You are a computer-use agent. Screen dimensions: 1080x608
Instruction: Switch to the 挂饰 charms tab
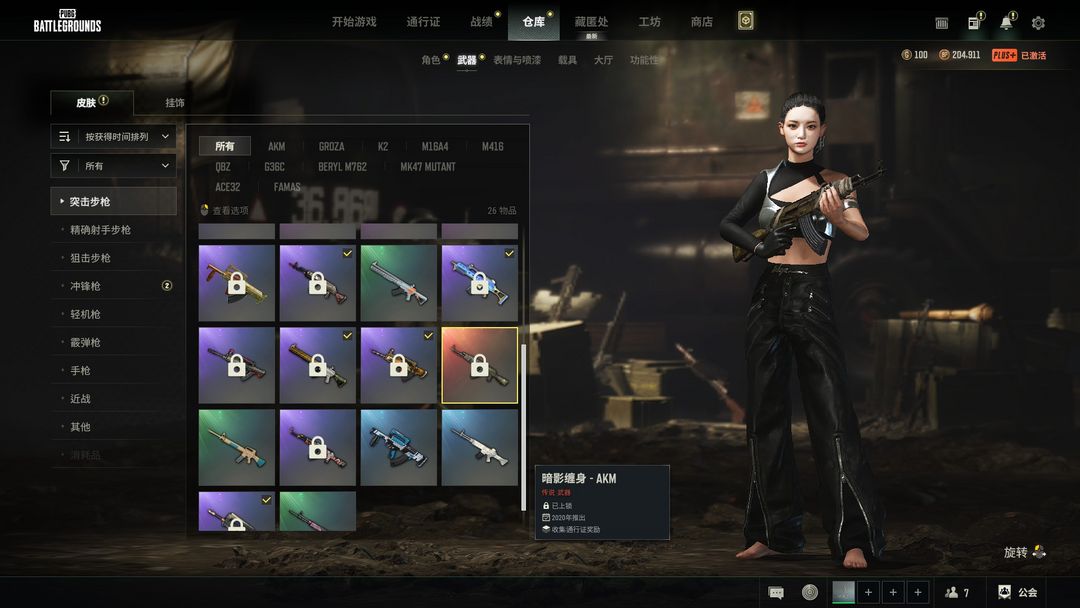(175, 102)
